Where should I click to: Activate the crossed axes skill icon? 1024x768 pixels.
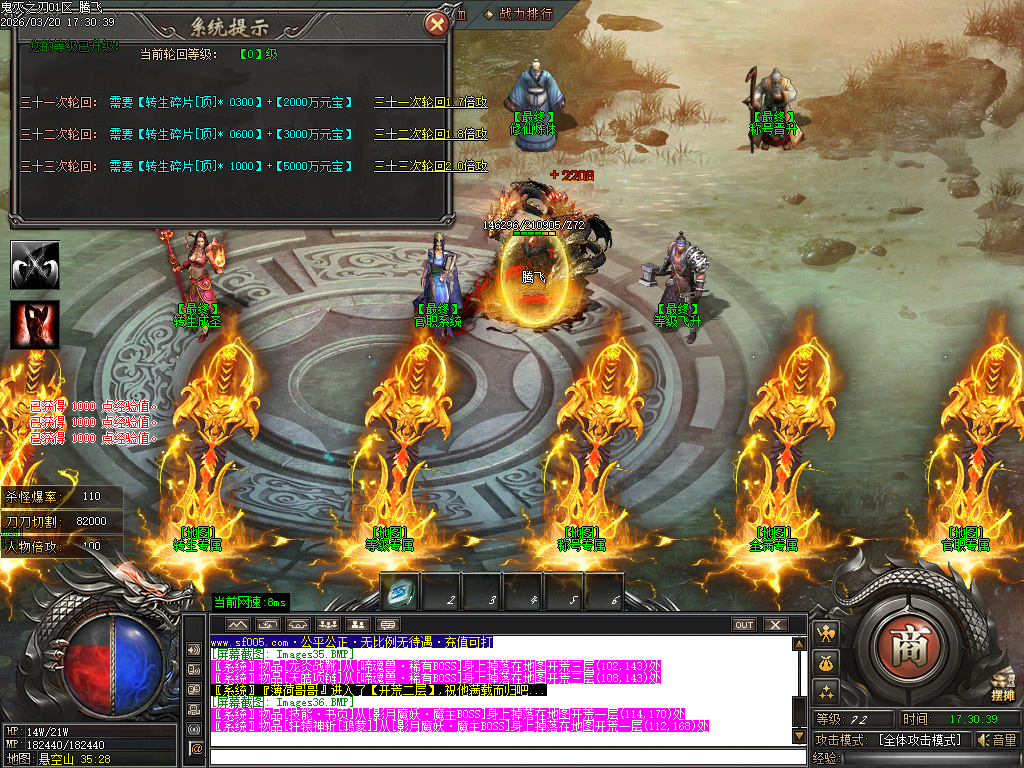pos(35,265)
